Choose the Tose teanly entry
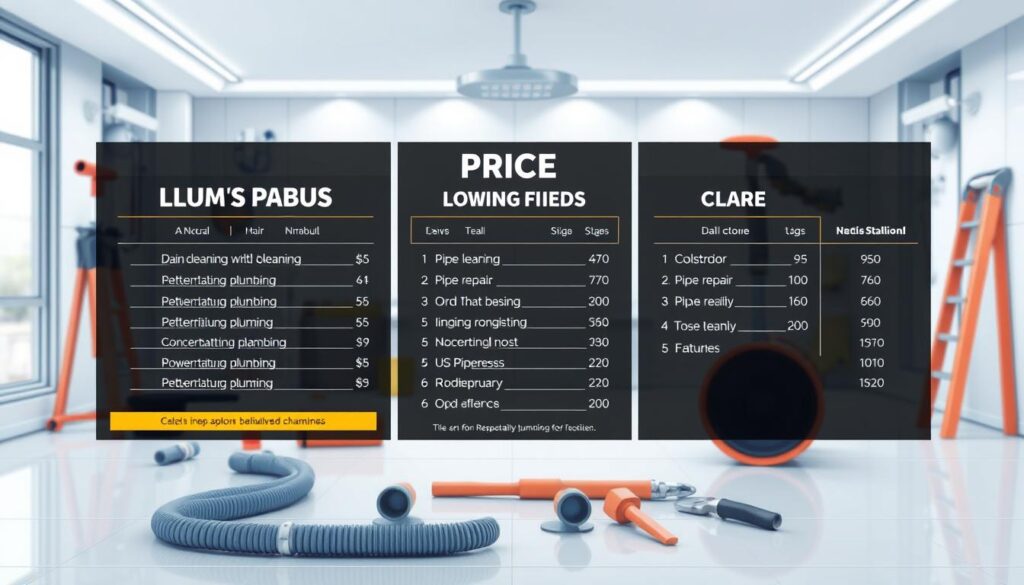The image size is (1024, 585). point(706,326)
